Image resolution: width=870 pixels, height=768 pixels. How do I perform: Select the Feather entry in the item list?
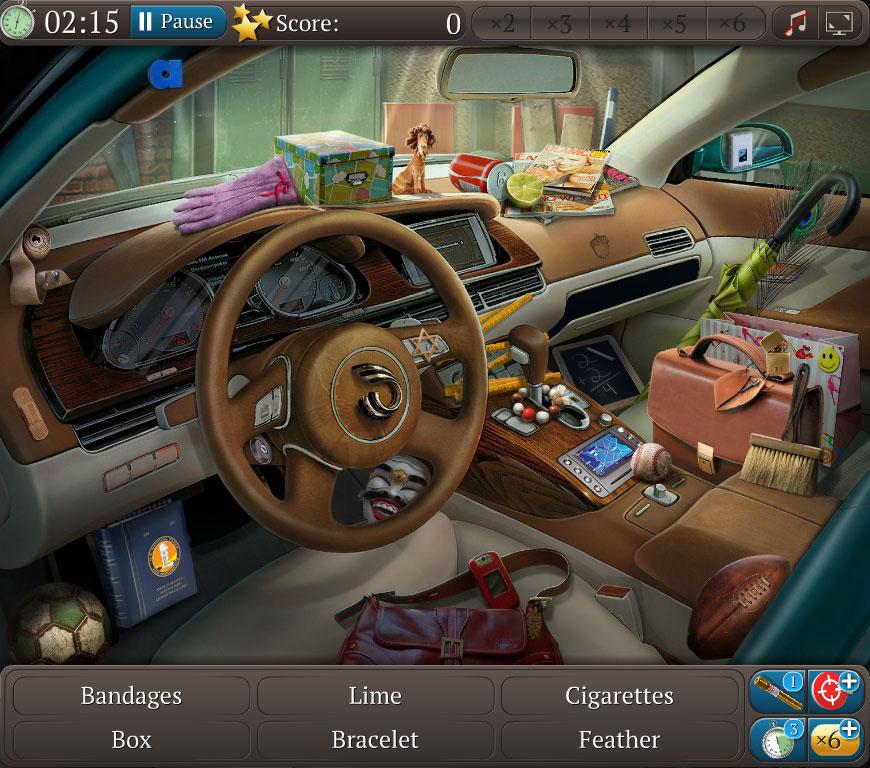(x=619, y=740)
